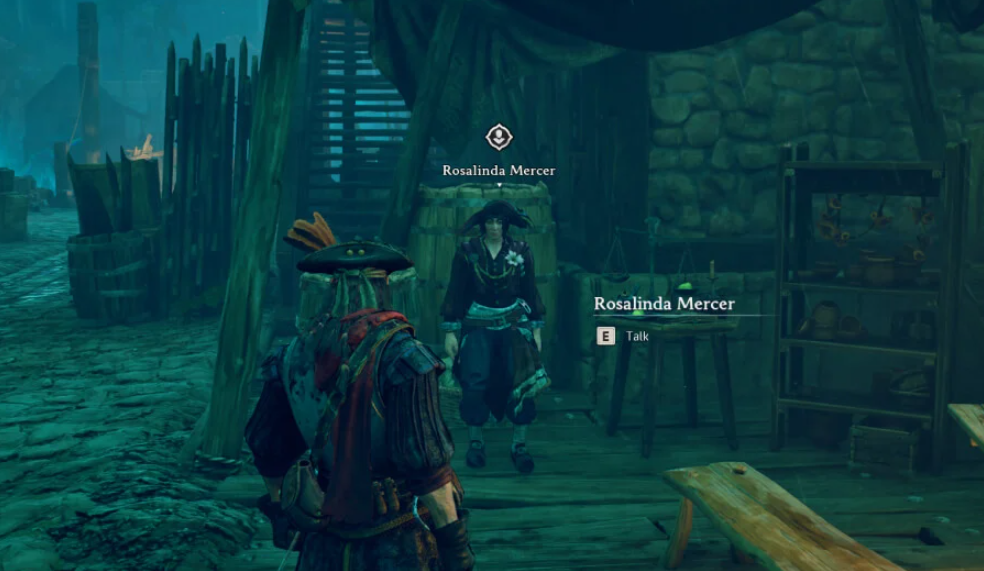984x571 pixels.
Task: Select the floating Rosalinda Mercer nameplate
Action: click(x=498, y=170)
